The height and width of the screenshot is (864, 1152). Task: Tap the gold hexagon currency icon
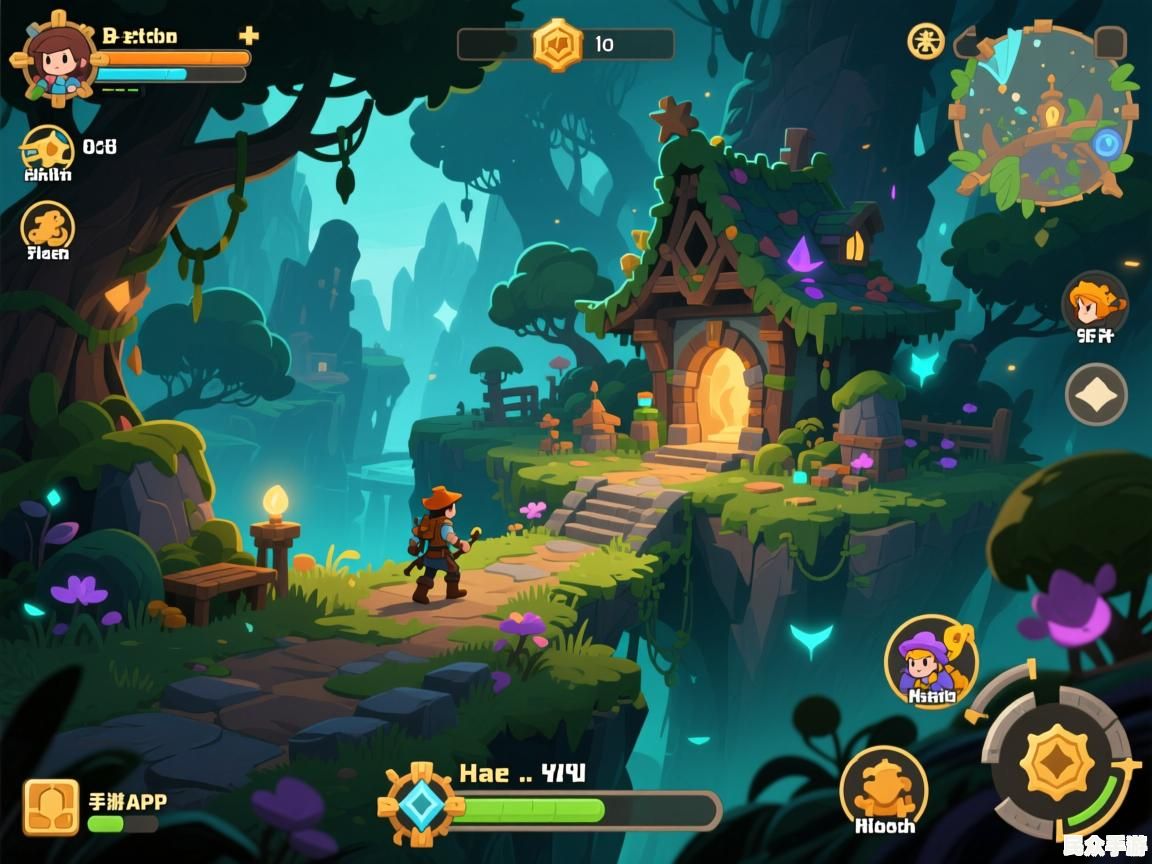(557, 44)
